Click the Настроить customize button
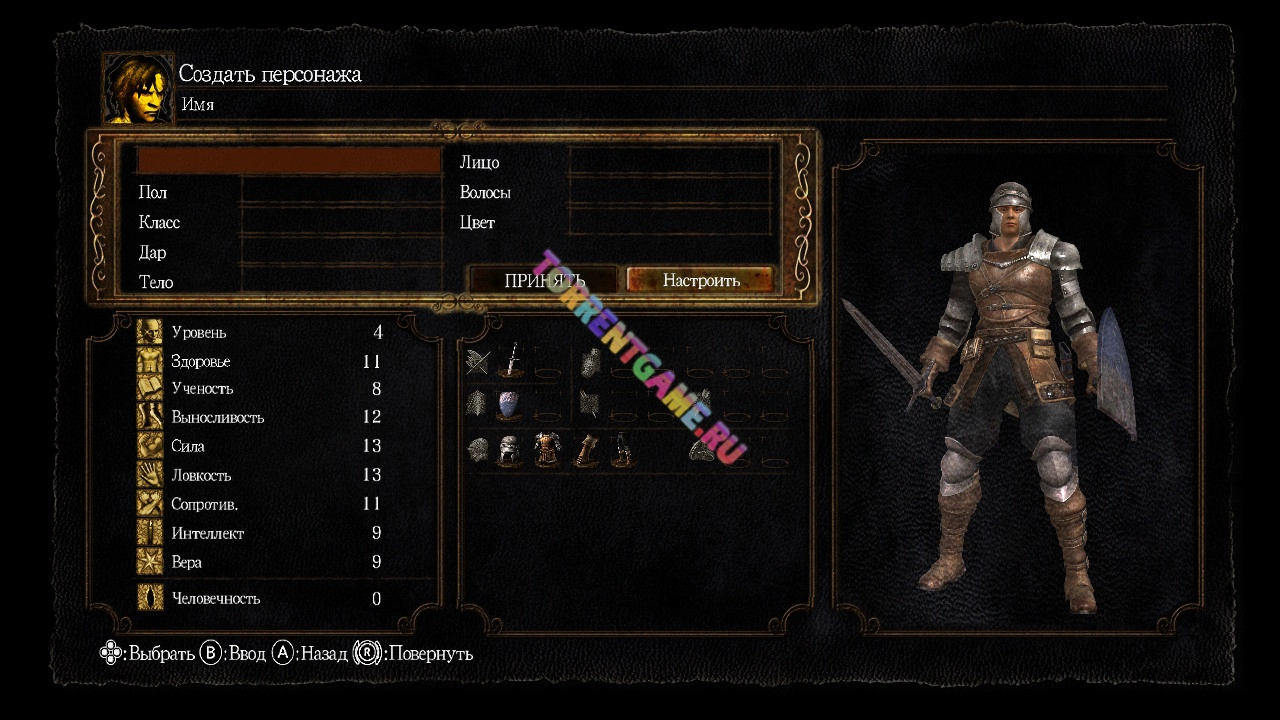This screenshot has height=720, width=1280. [x=701, y=280]
